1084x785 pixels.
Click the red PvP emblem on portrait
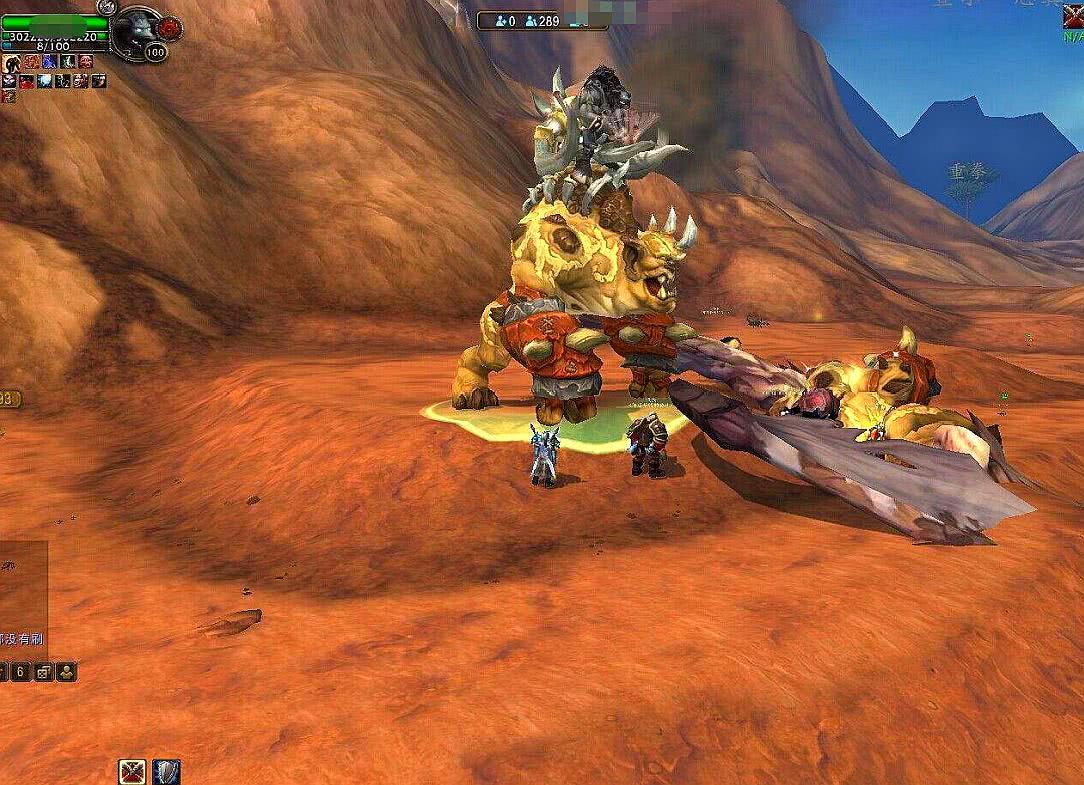(x=169, y=27)
